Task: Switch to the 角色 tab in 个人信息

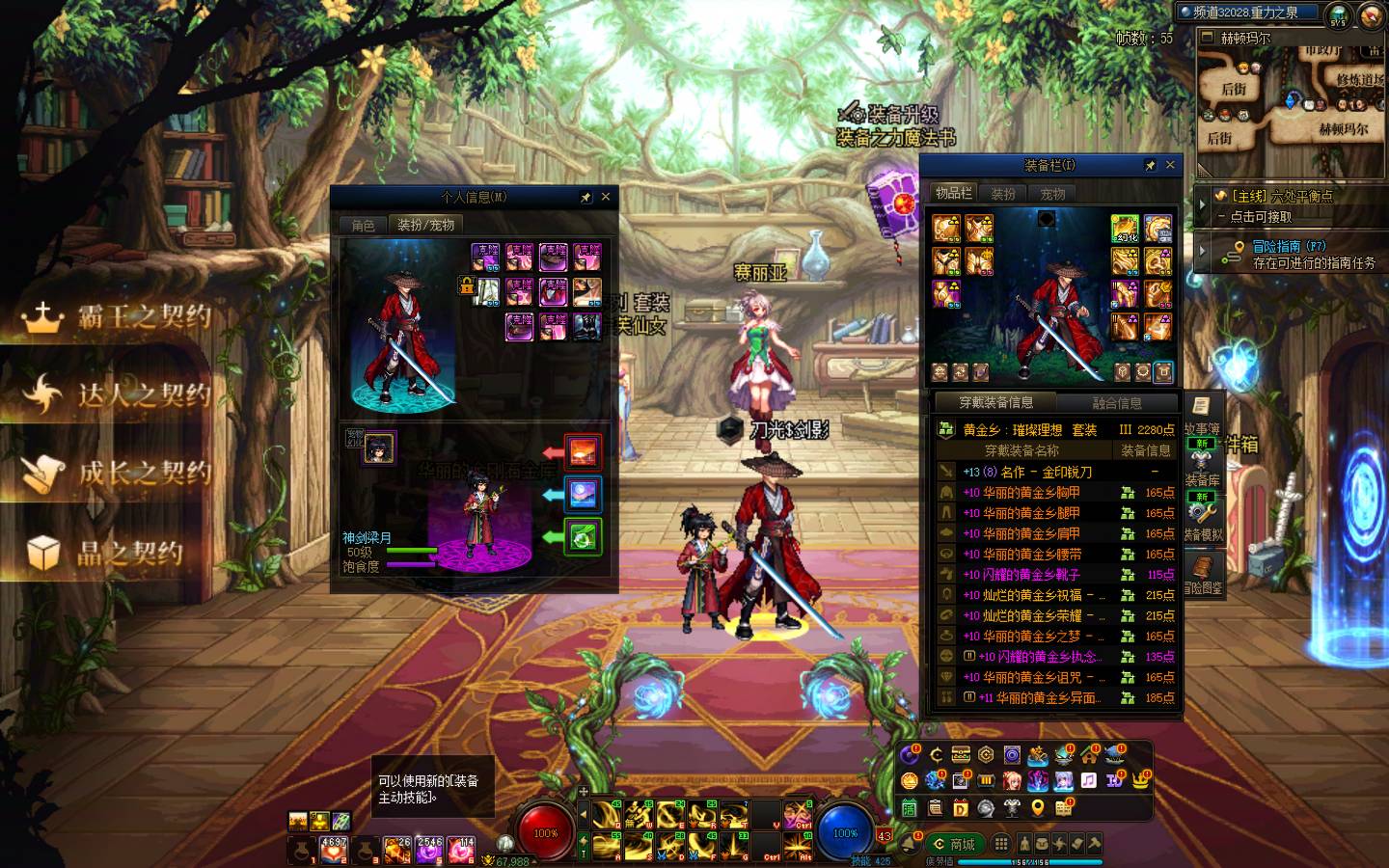Action: pos(363,225)
